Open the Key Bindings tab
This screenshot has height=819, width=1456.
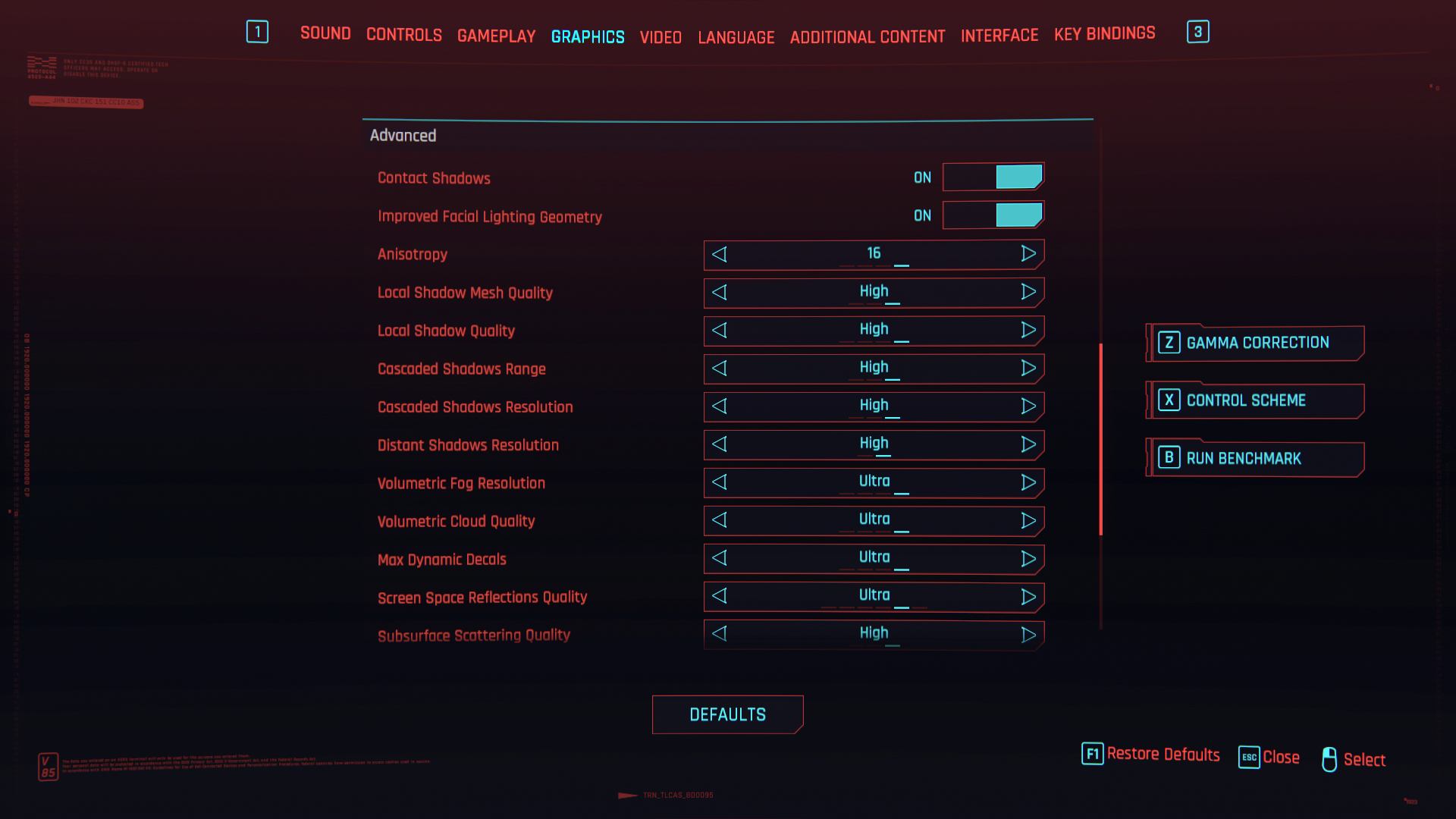tap(1104, 34)
